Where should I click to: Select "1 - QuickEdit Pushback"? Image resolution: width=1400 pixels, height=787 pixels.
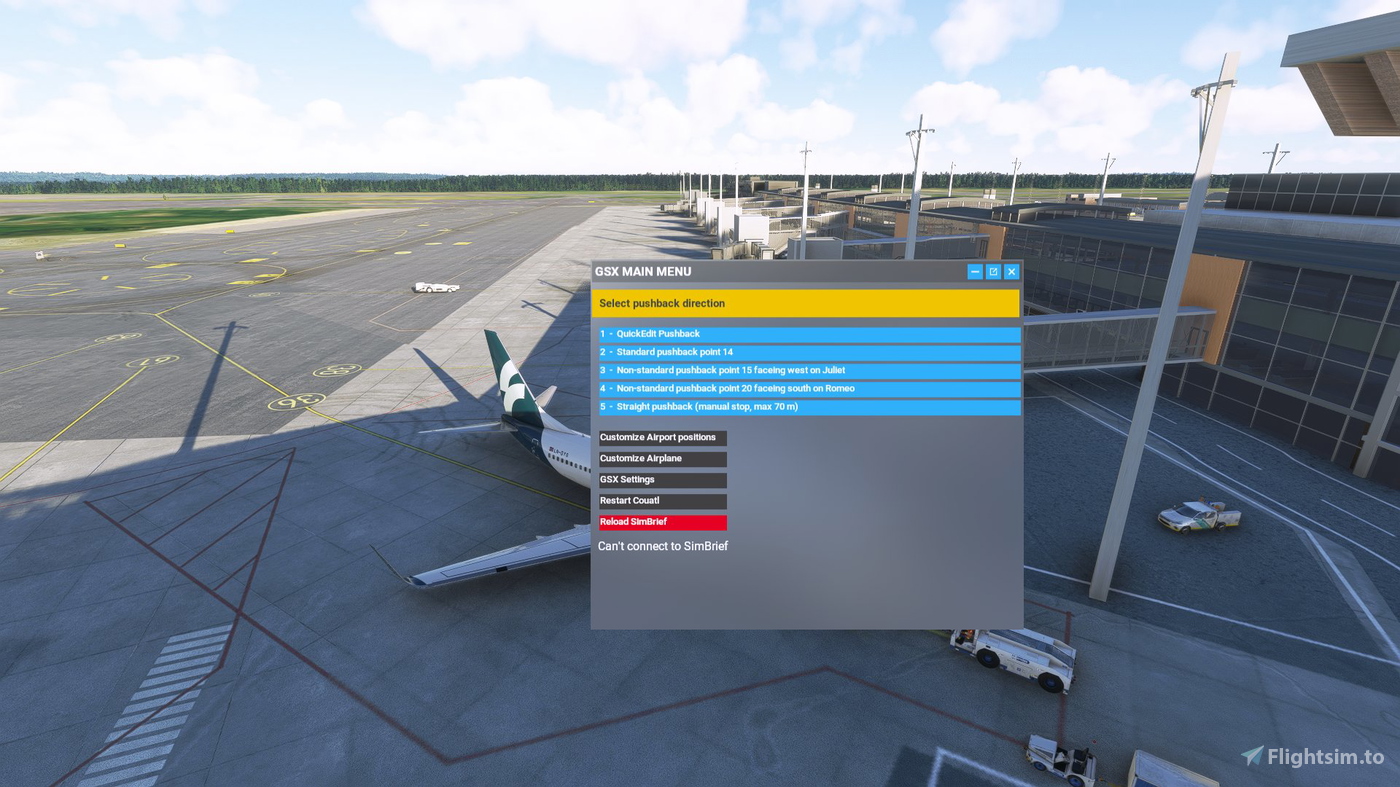pyautogui.click(x=806, y=333)
